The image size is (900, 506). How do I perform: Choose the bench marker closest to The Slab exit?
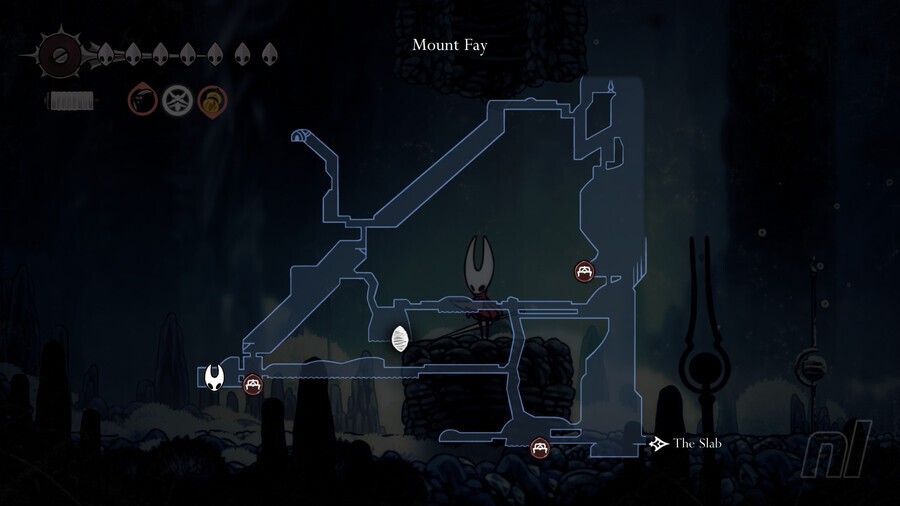point(540,448)
